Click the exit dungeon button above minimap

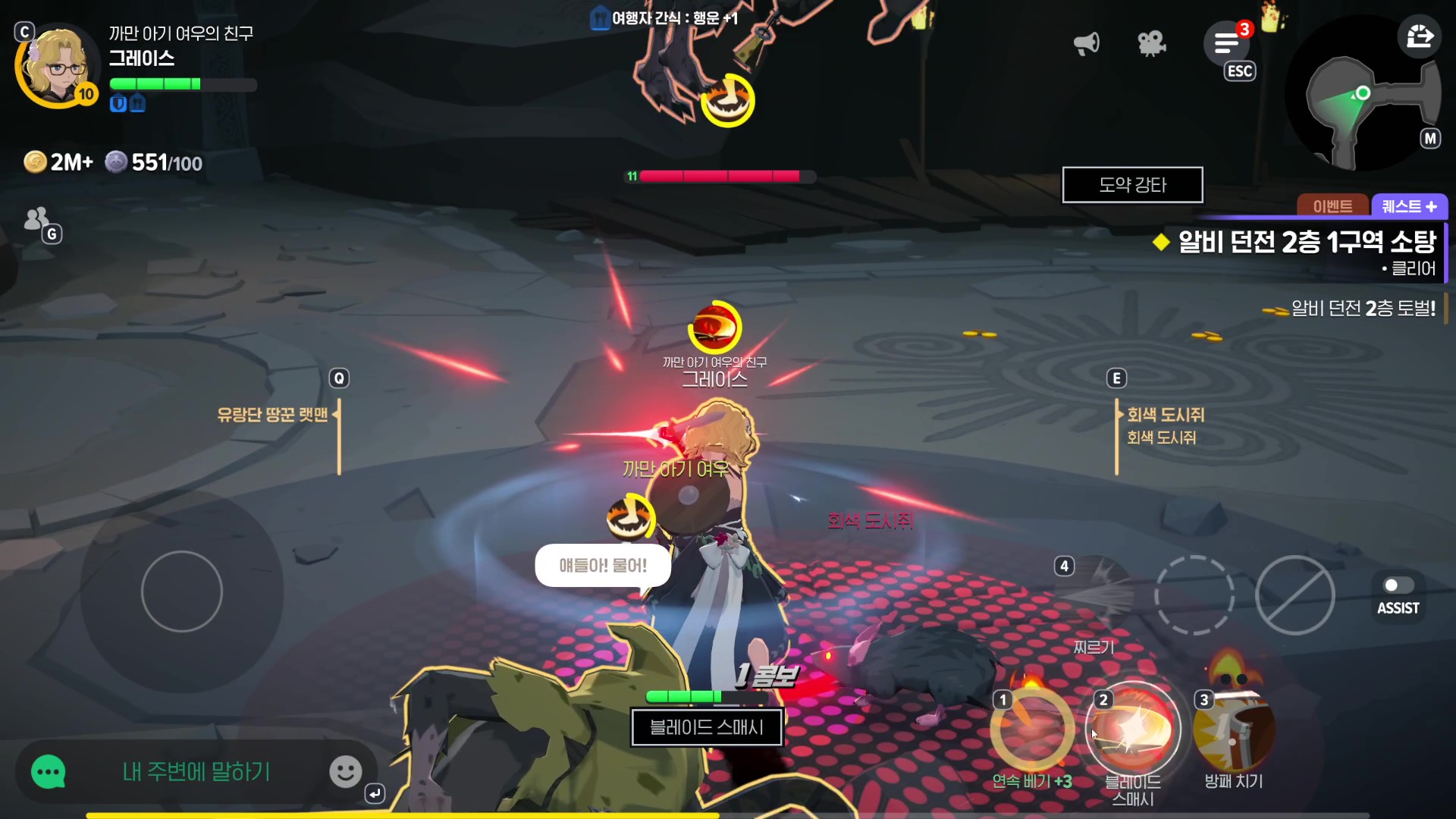click(x=1420, y=36)
